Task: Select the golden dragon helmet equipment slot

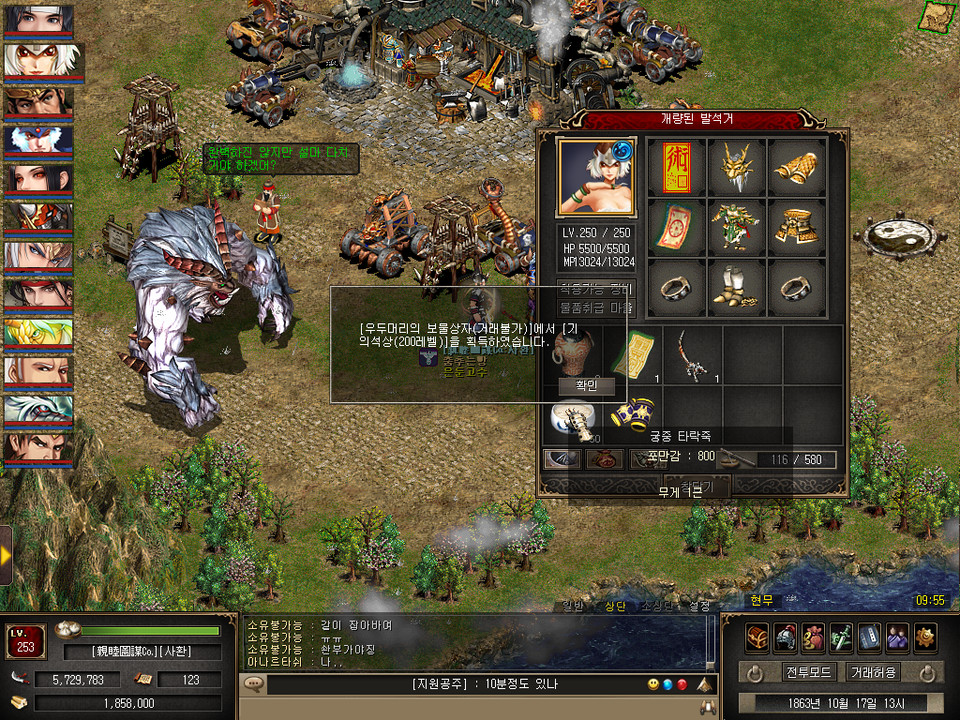Action: (x=737, y=167)
